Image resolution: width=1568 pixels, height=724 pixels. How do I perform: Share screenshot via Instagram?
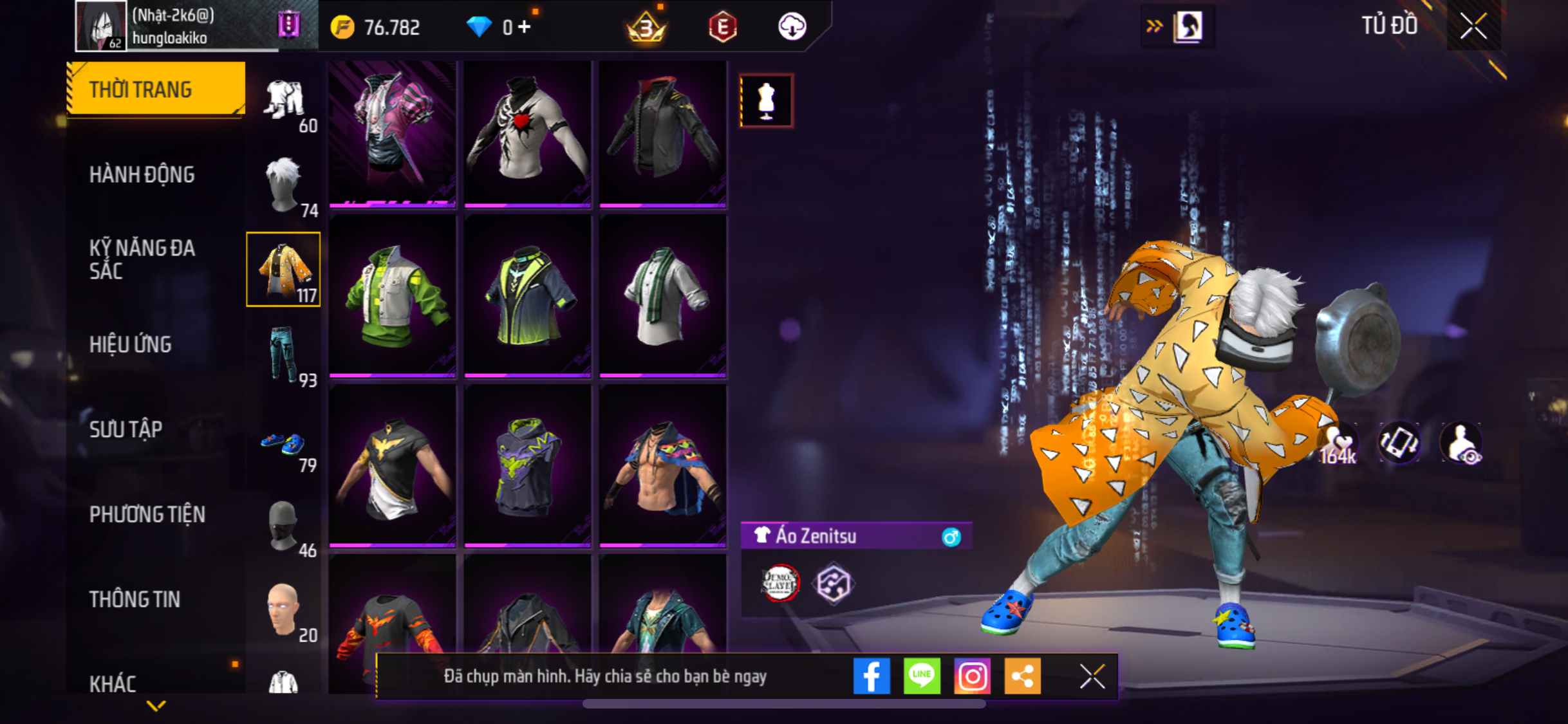pyautogui.click(x=972, y=676)
